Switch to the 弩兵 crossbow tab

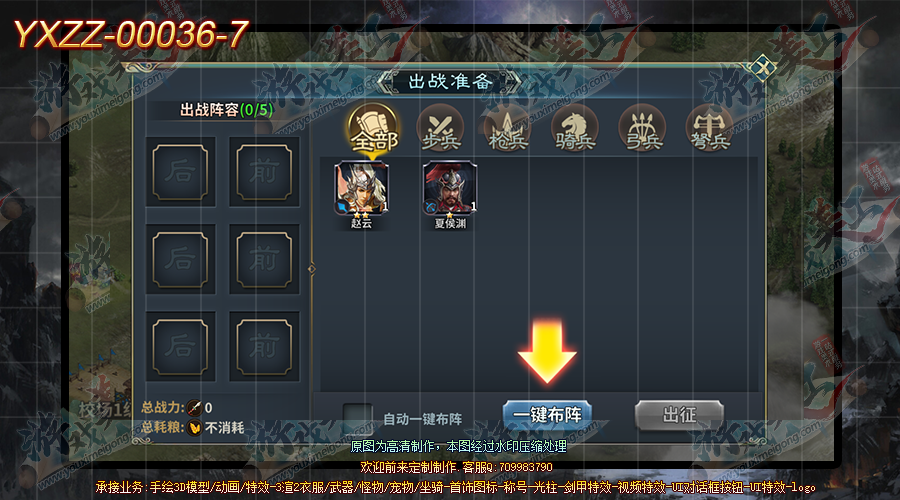(710, 131)
